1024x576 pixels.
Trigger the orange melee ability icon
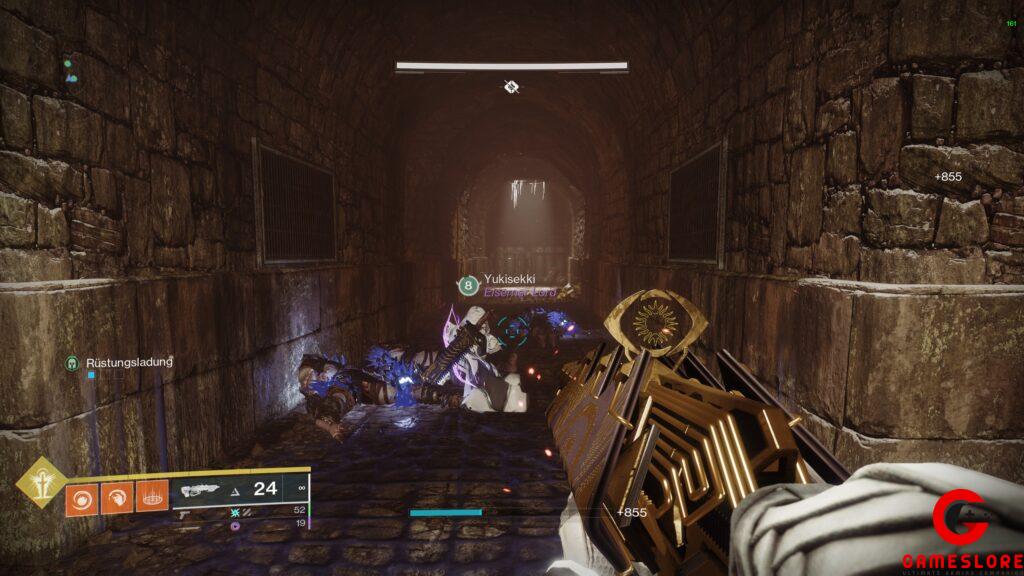[x=117, y=497]
